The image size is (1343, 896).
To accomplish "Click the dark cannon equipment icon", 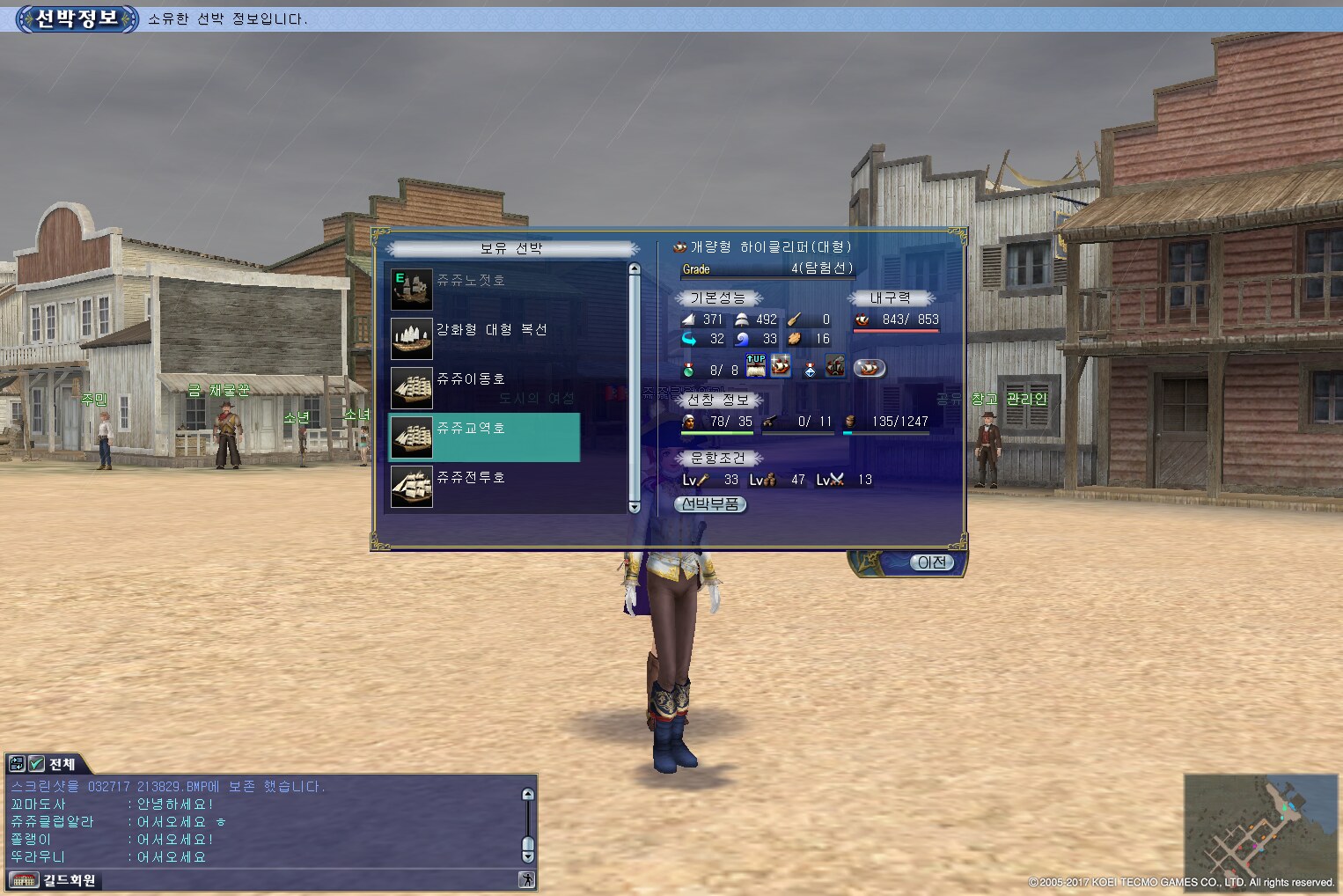I will point(835,366).
